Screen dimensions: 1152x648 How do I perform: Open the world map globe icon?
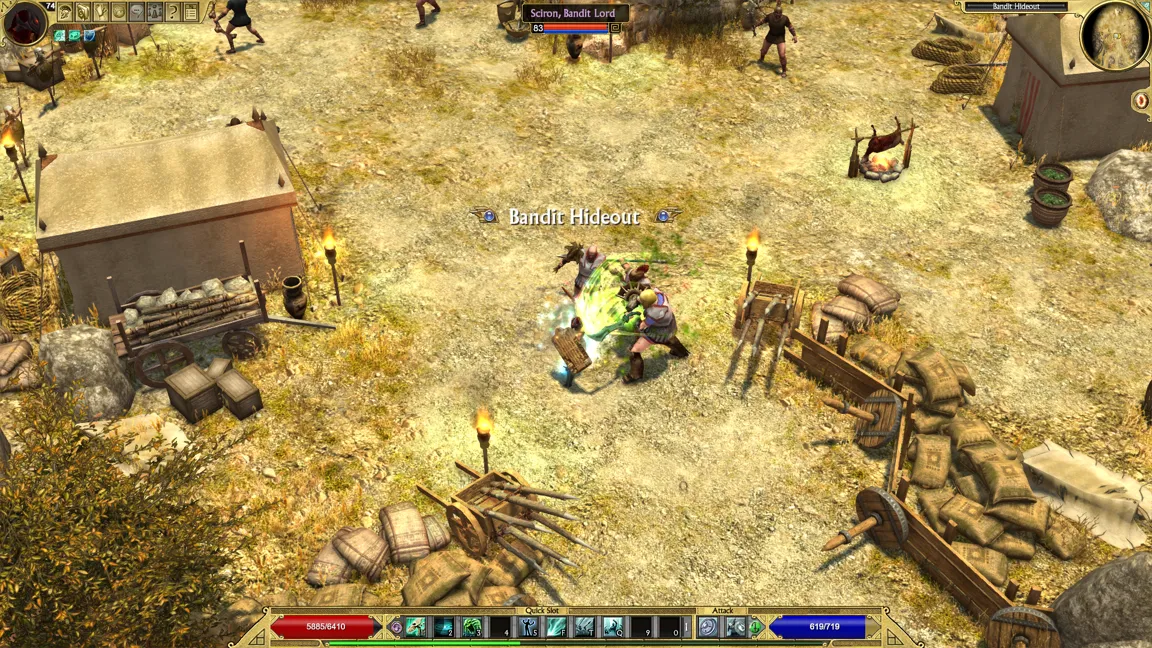119,12
